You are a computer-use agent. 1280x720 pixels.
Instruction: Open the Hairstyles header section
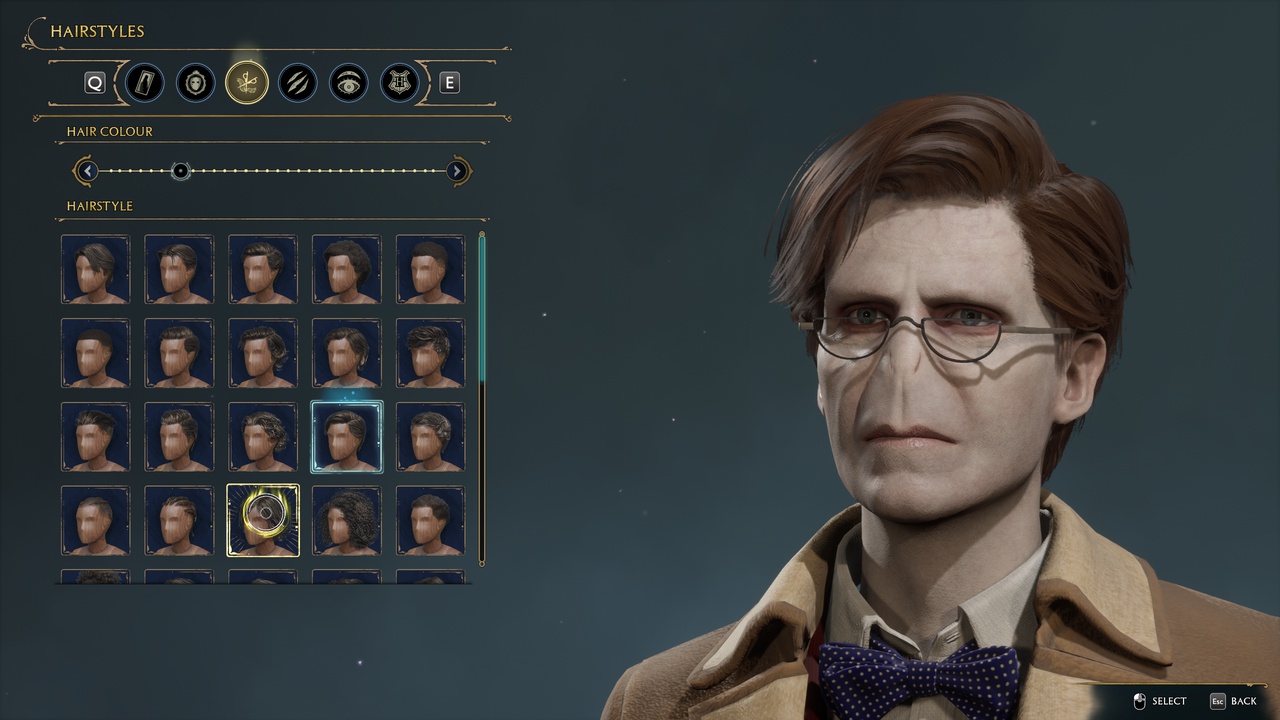[98, 31]
